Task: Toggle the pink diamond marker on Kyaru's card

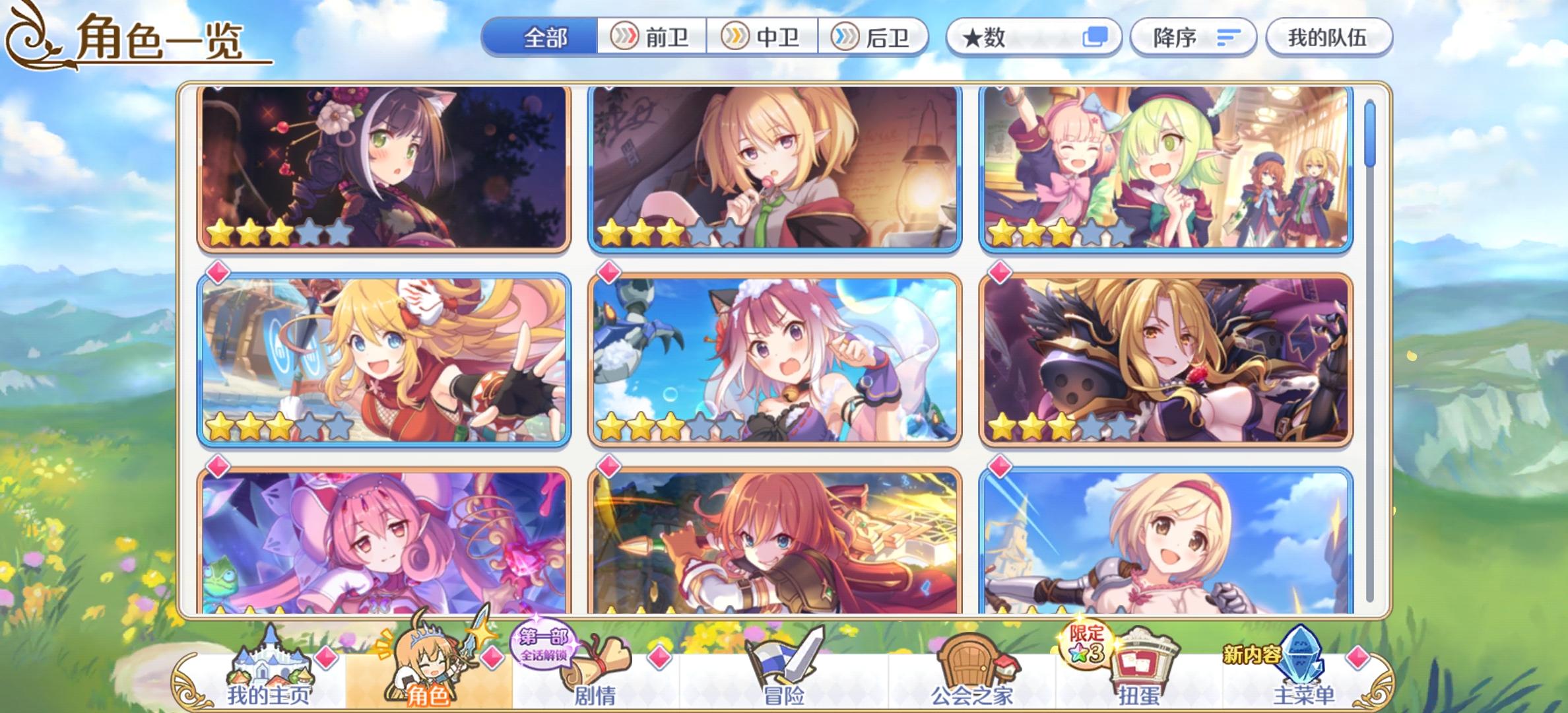Action: point(218,87)
